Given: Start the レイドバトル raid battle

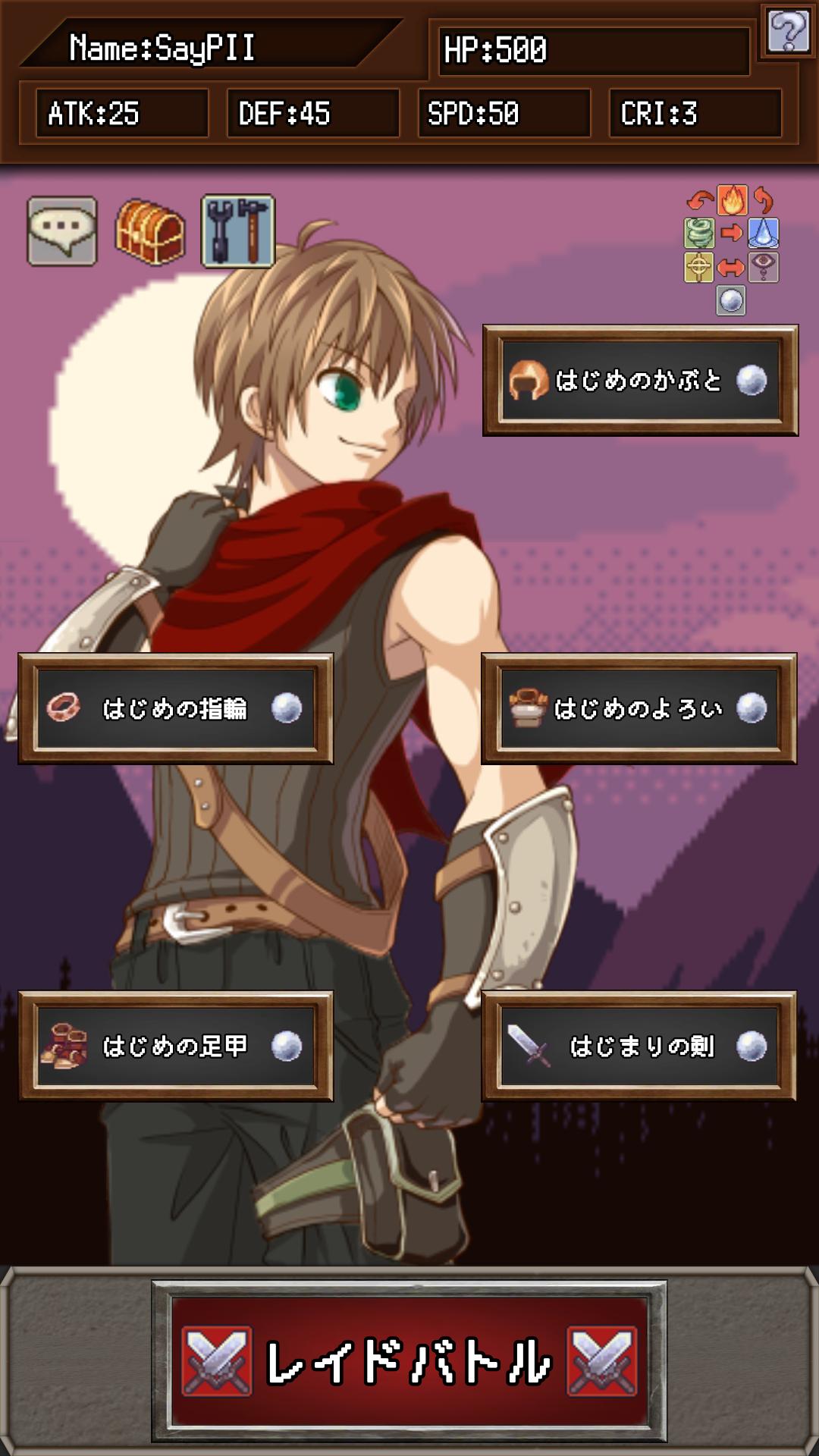Looking at the screenshot, I should [x=409, y=1361].
